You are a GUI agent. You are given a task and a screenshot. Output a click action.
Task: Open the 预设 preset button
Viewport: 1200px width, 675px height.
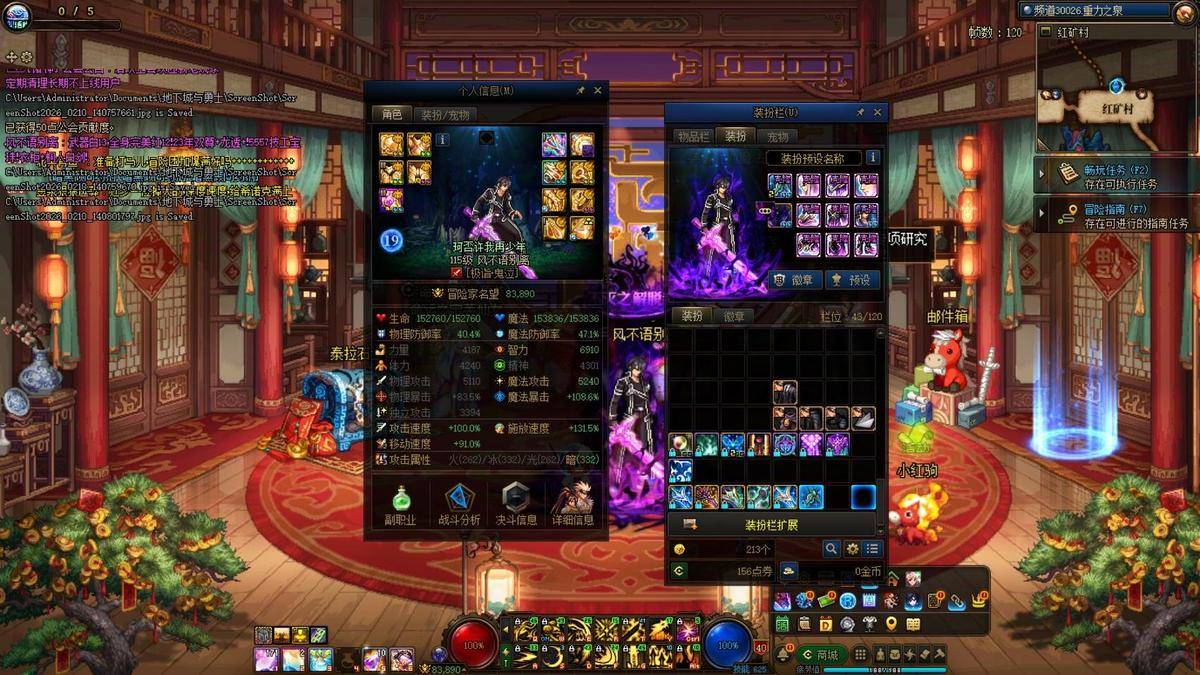(852, 280)
